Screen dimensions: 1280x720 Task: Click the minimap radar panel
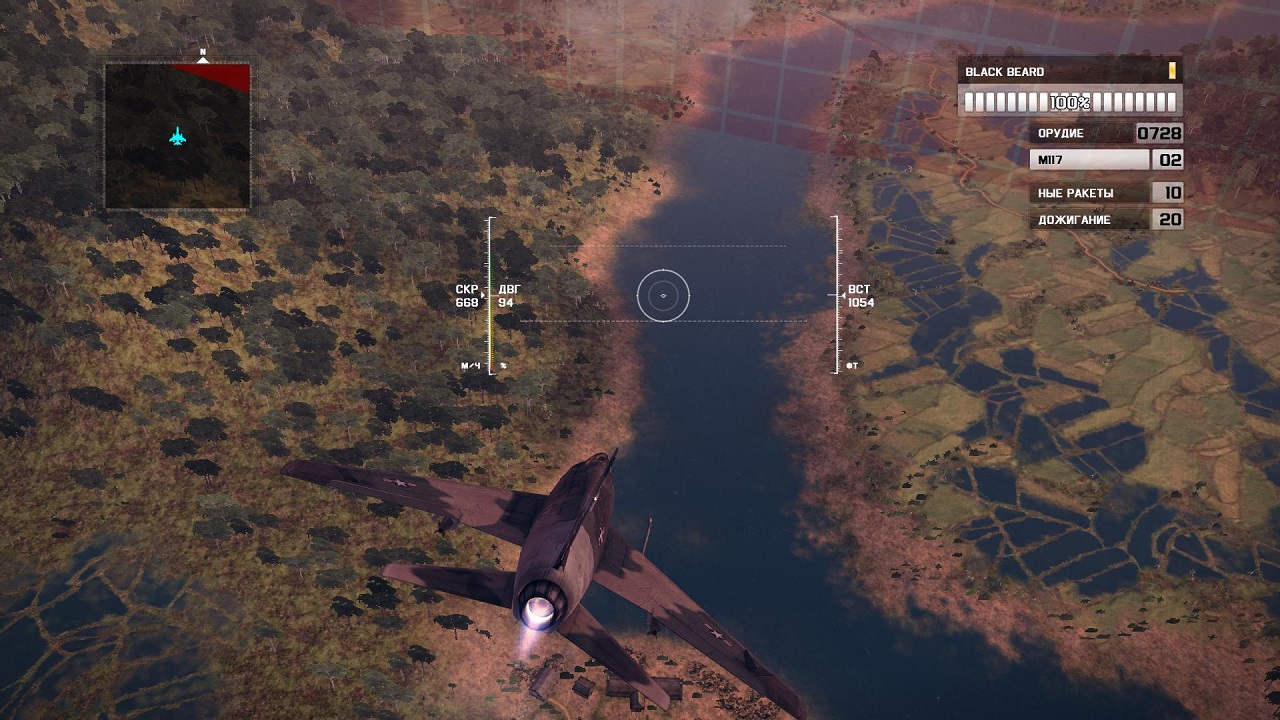[x=177, y=136]
